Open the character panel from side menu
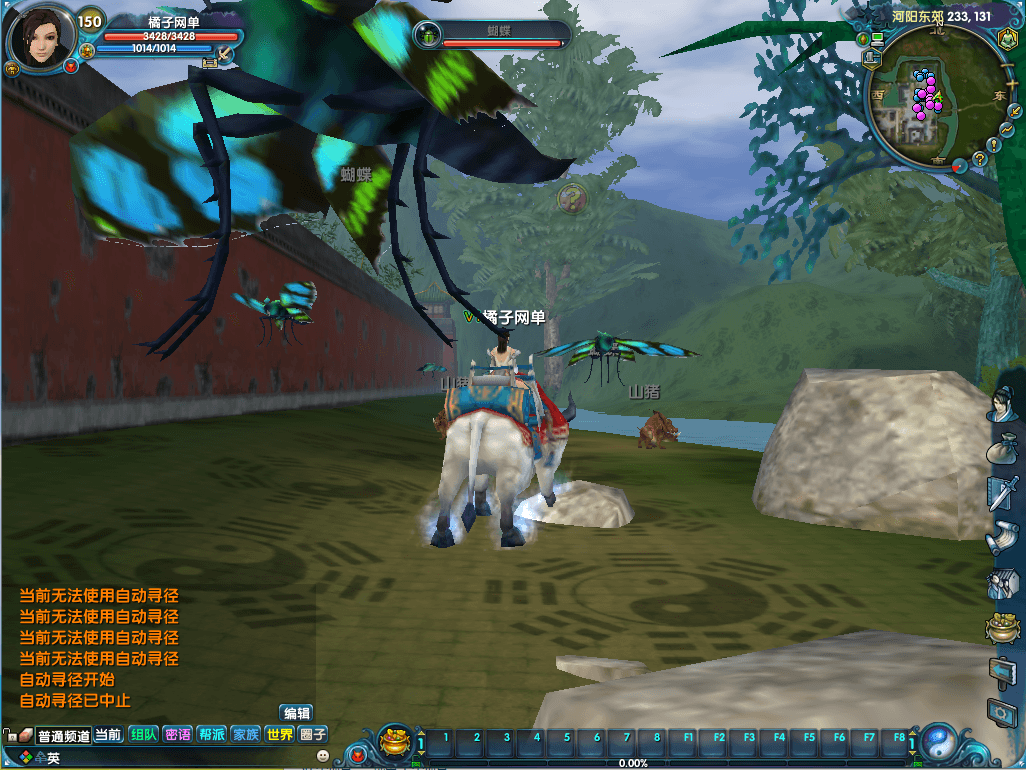The height and width of the screenshot is (770, 1026). point(1002,403)
